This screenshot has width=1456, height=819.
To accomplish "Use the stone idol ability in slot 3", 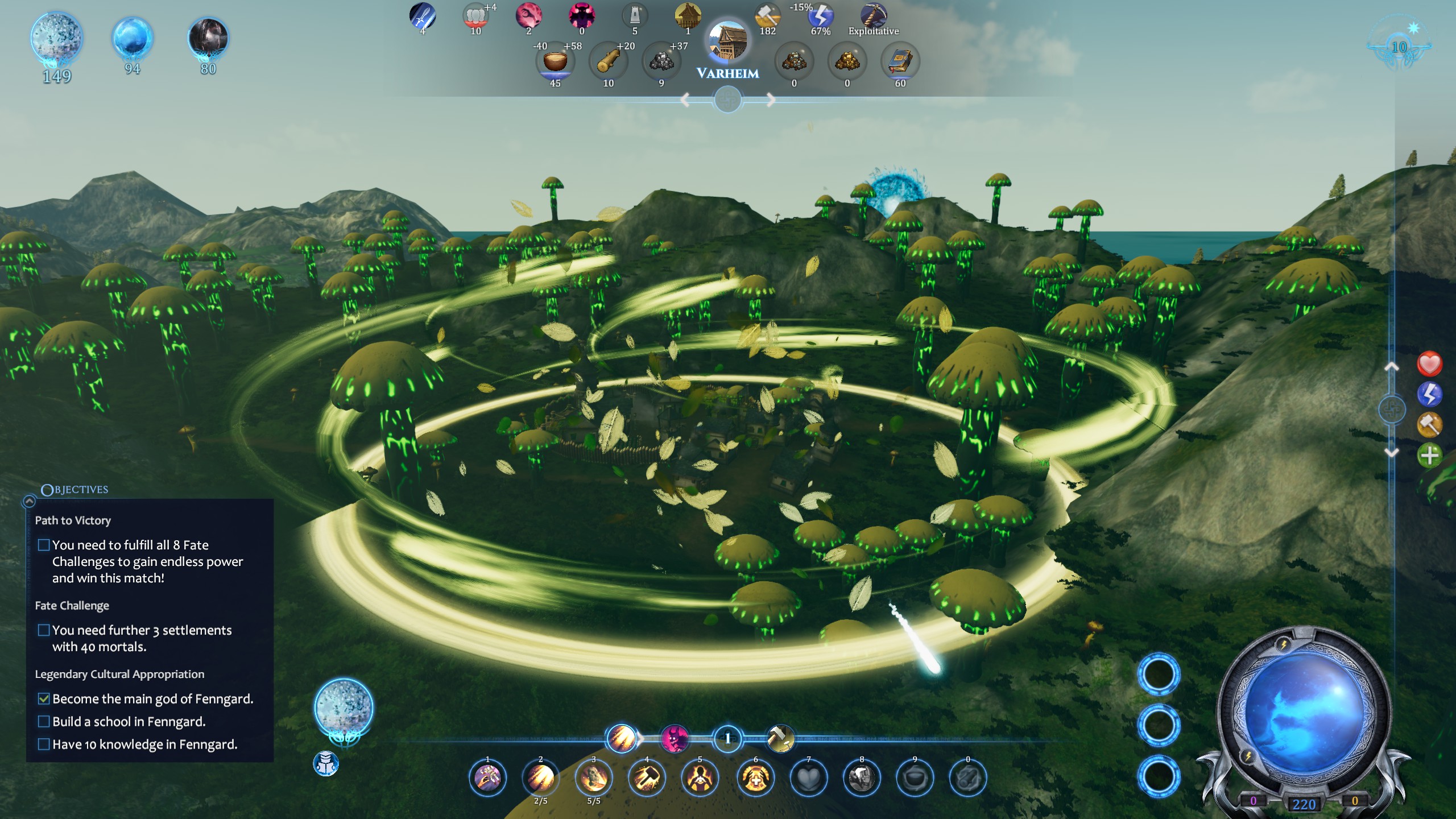I will 593,777.
